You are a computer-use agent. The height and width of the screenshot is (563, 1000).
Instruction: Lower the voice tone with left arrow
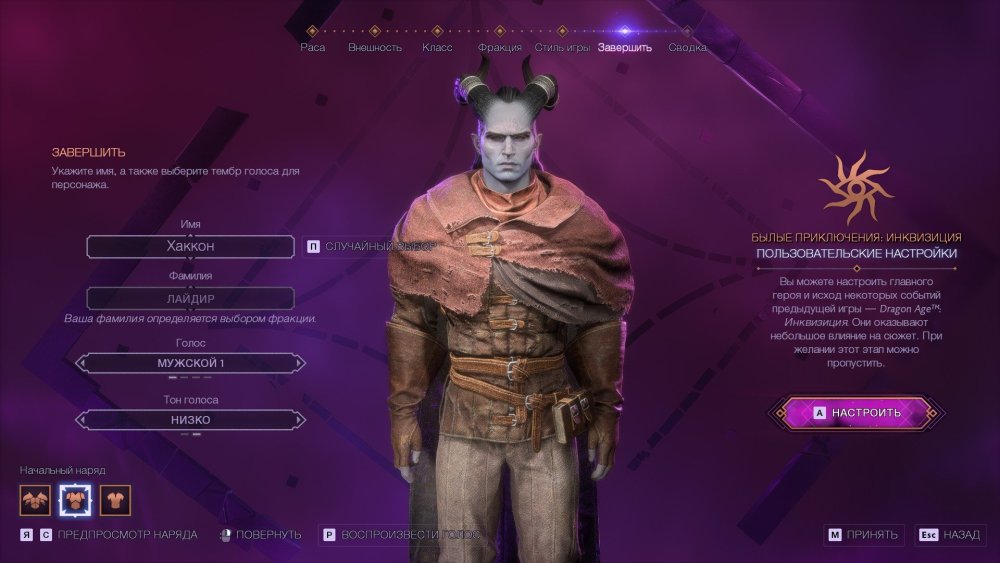pos(81,420)
